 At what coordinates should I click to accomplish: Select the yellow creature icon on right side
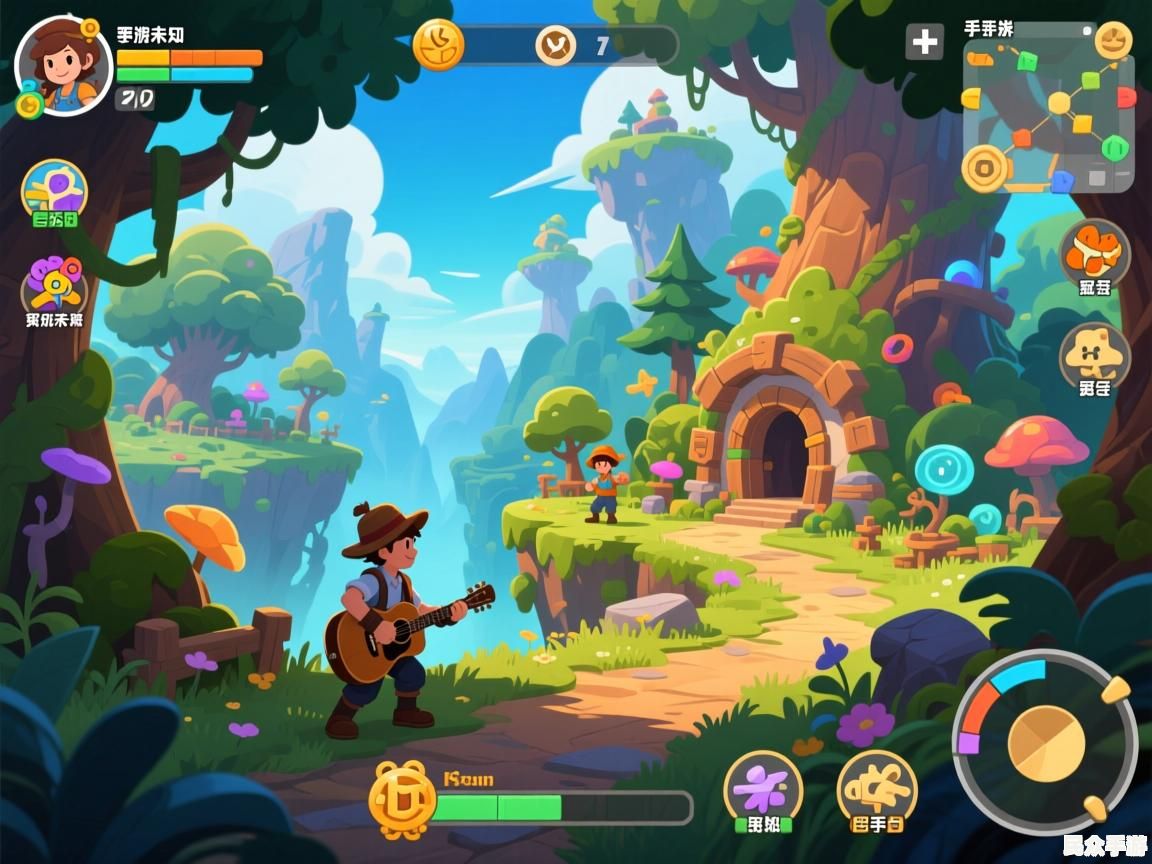coord(1095,356)
